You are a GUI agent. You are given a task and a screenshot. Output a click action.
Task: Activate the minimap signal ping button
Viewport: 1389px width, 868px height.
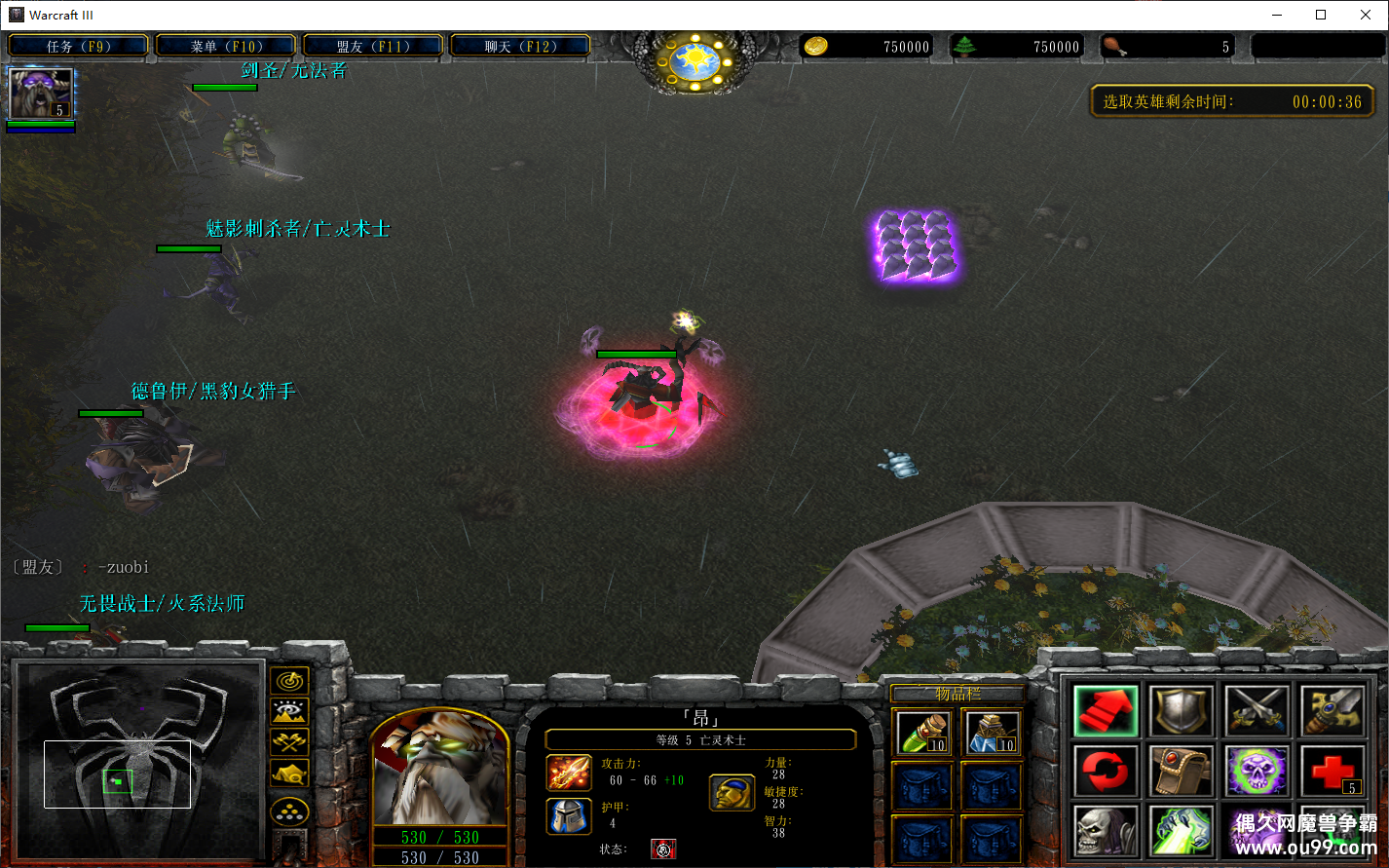[x=289, y=680]
